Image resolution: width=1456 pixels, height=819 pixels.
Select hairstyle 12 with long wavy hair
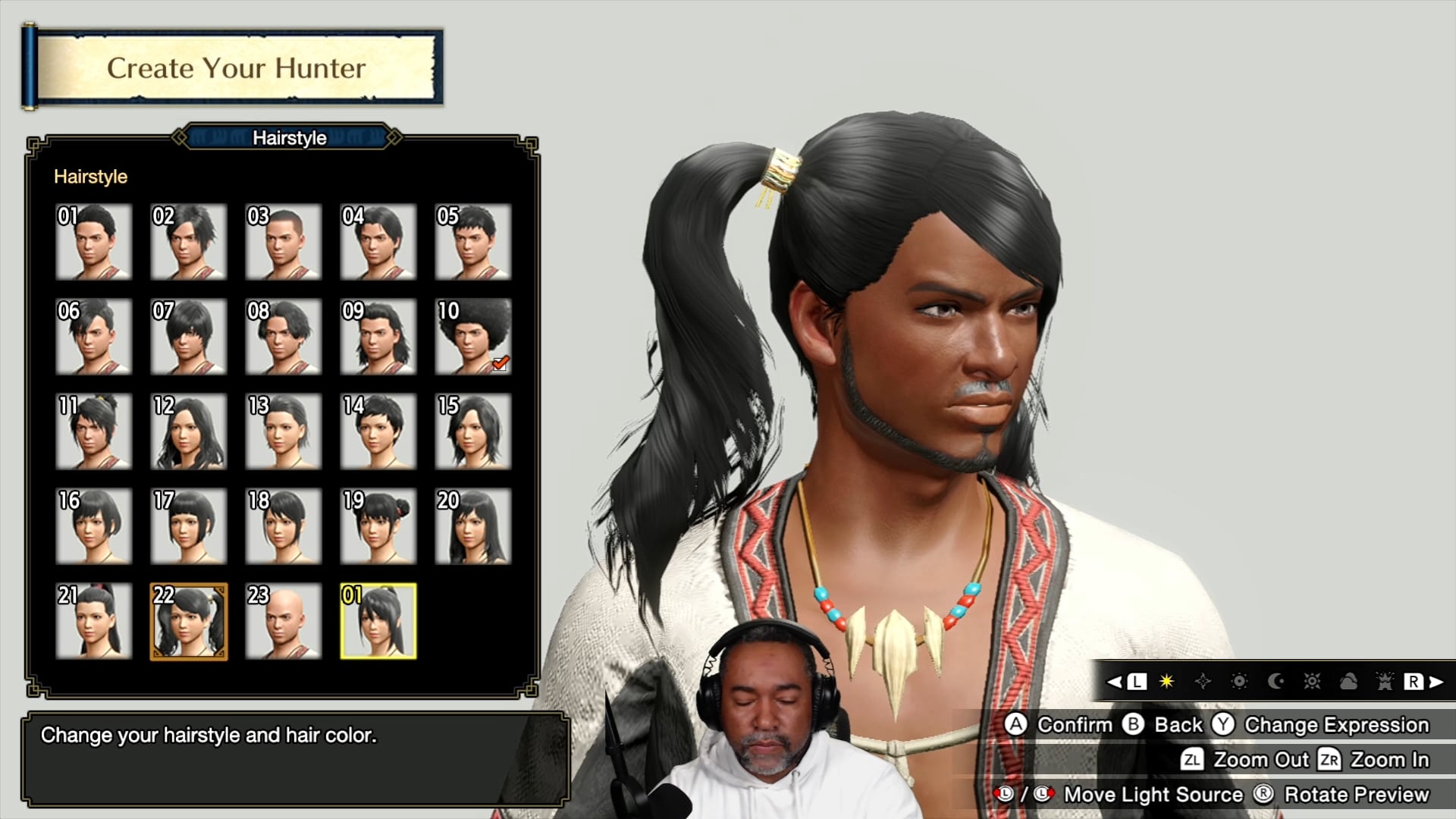pos(188,431)
